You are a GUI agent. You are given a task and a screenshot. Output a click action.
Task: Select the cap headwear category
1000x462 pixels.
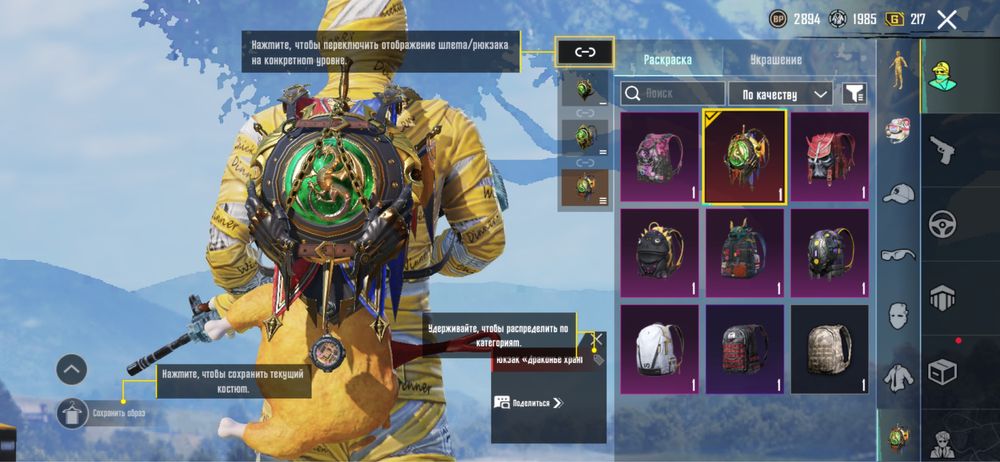pyautogui.click(x=899, y=193)
